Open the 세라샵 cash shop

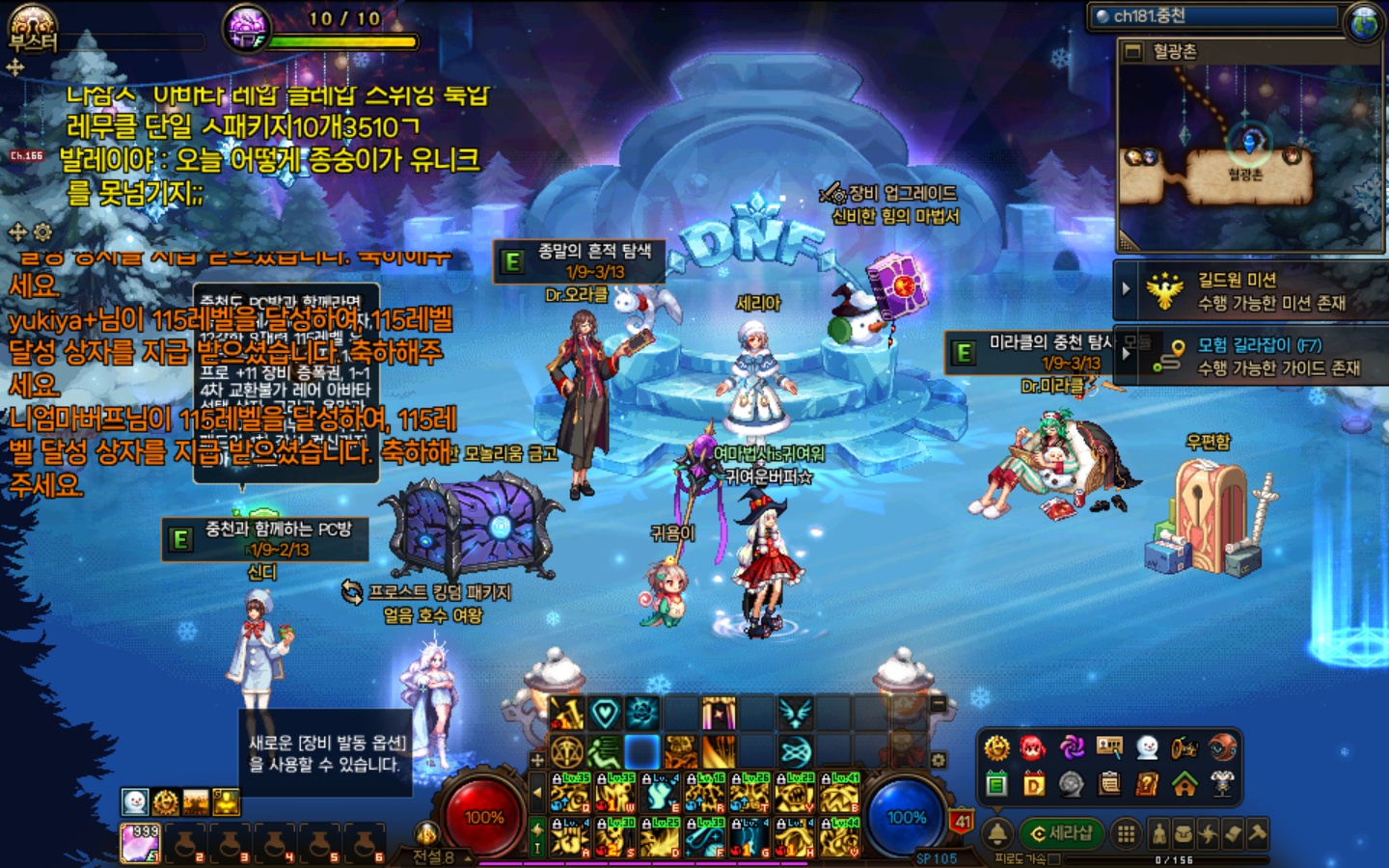(x=1061, y=832)
